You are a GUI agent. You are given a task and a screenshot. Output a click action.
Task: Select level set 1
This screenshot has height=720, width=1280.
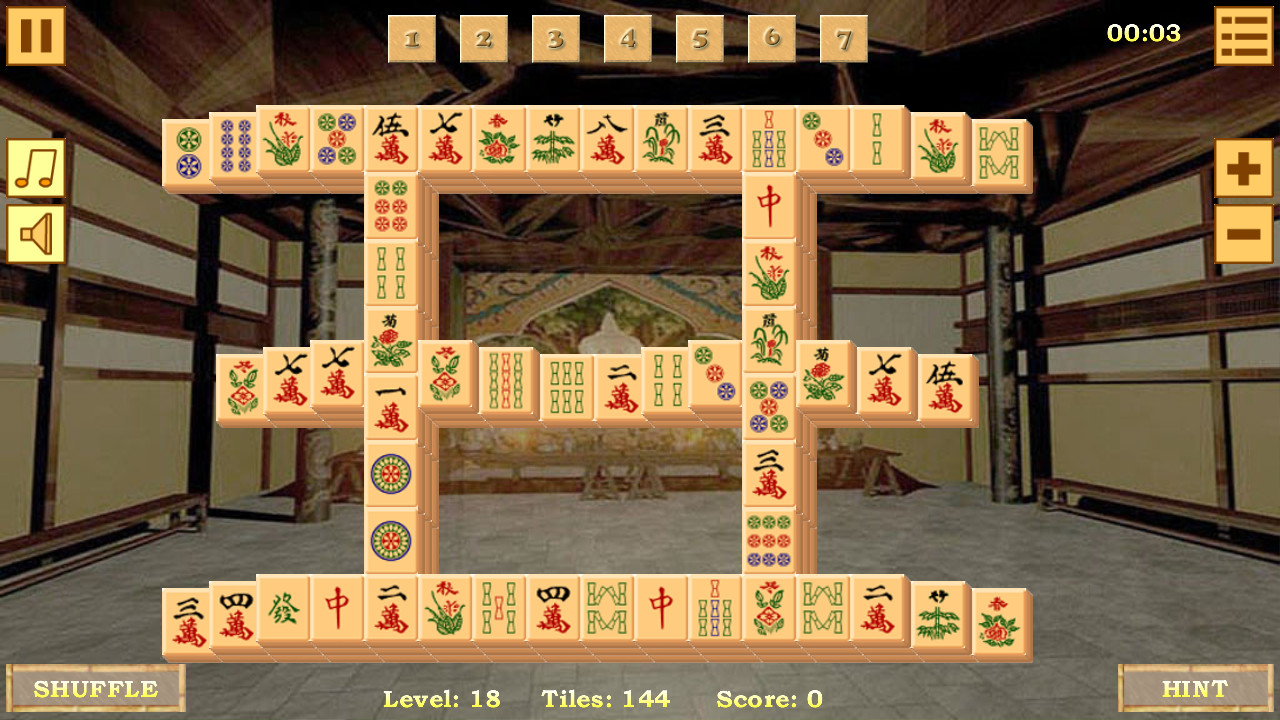click(x=412, y=39)
